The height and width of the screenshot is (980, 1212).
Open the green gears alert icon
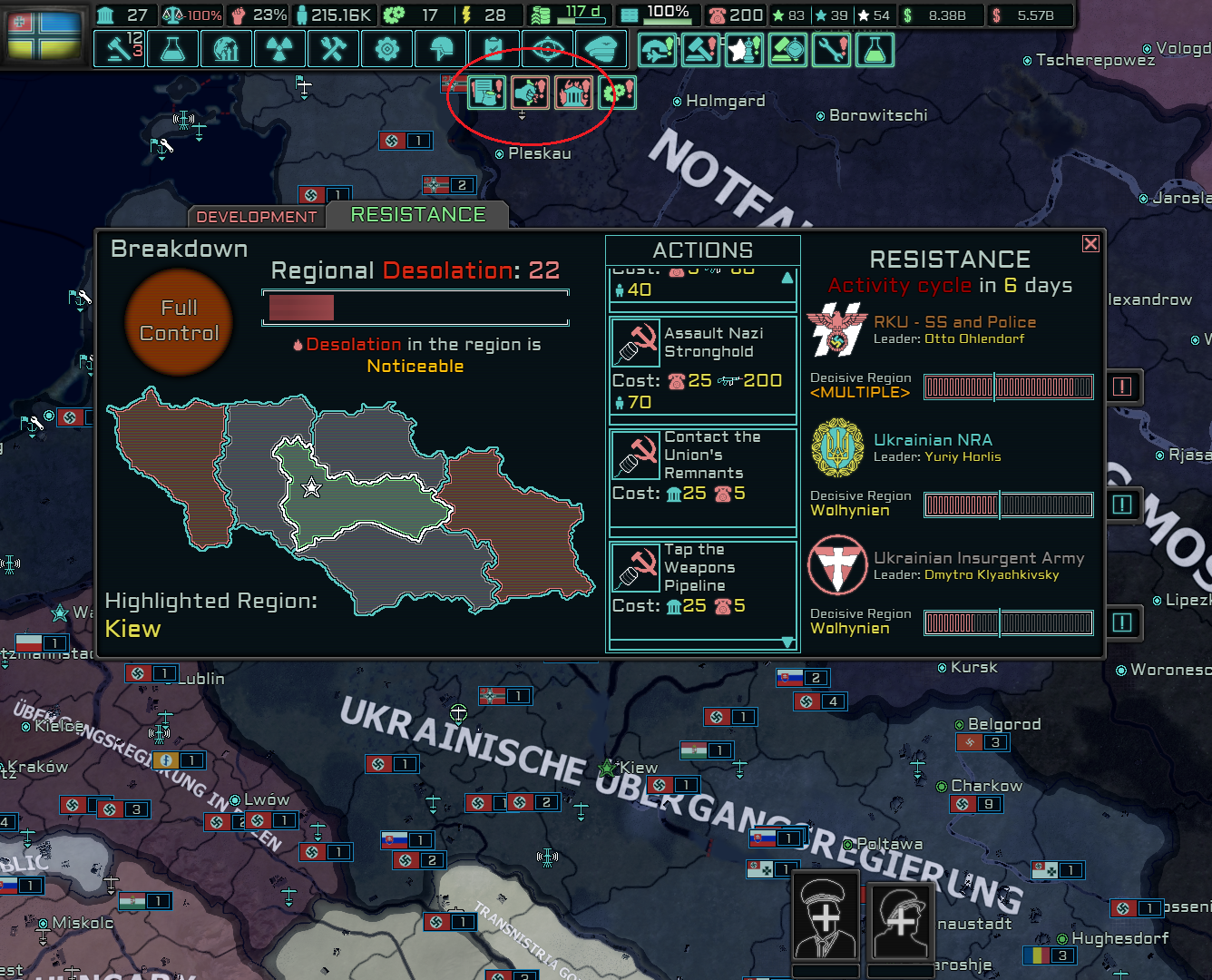pos(617,91)
